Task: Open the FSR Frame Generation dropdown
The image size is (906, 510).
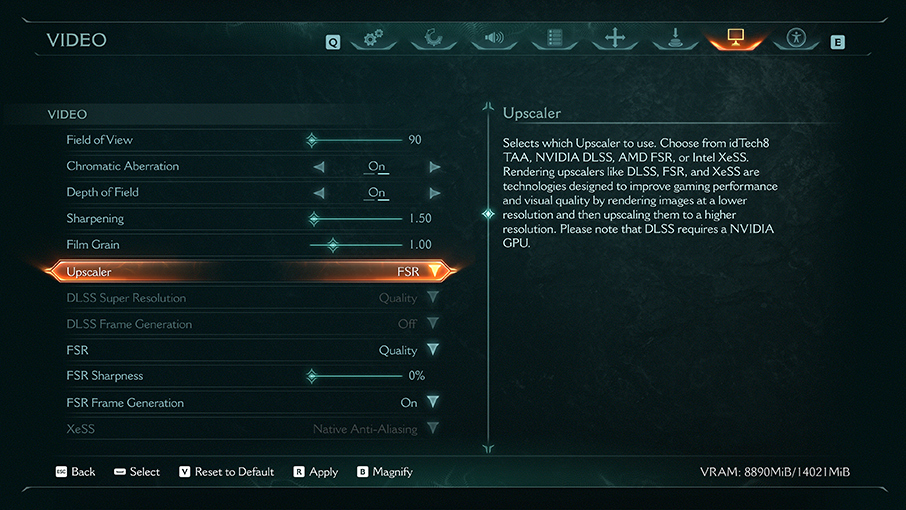Action: coord(432,402)
